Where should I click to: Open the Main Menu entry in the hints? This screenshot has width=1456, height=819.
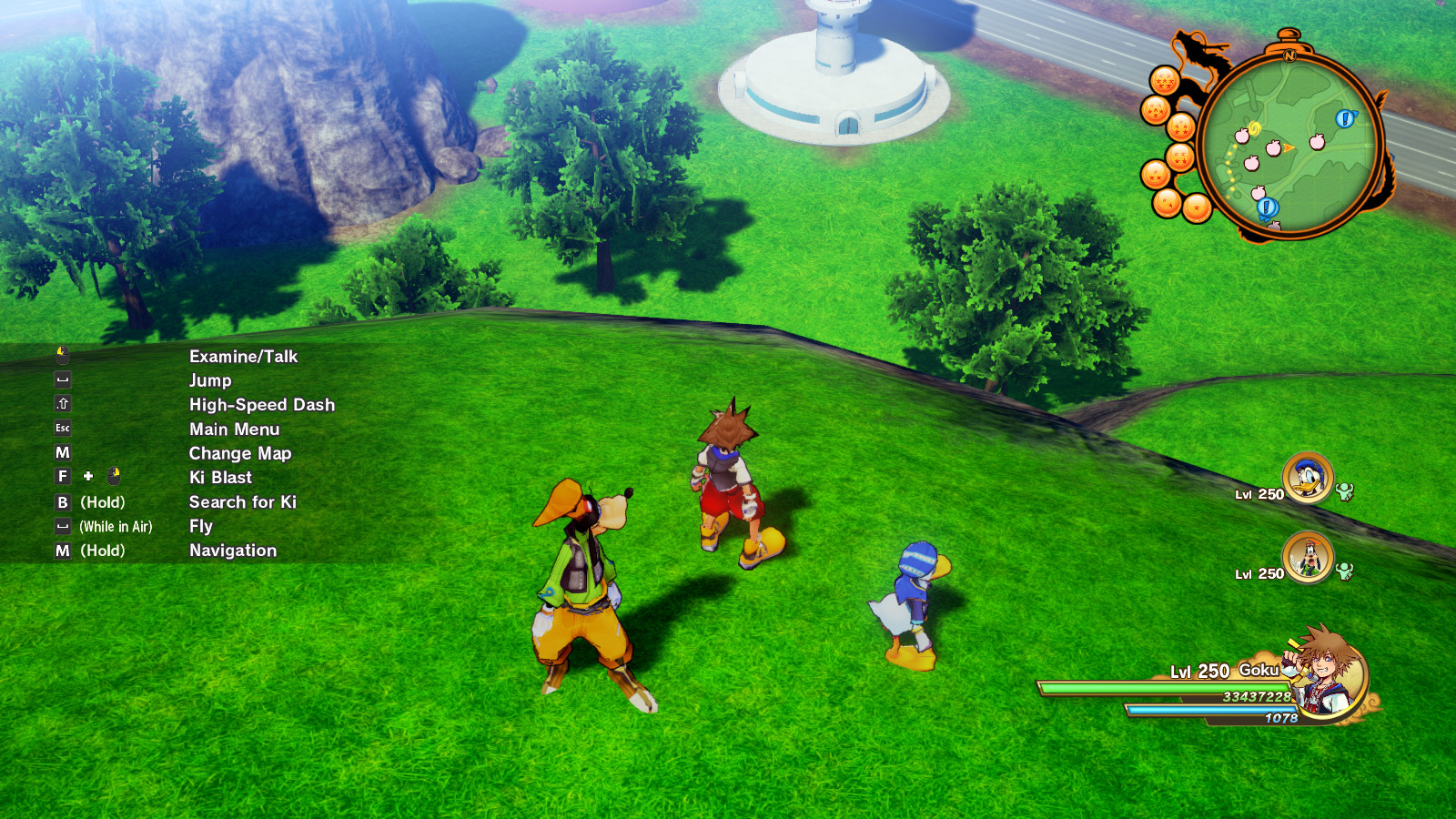[234, 429]
